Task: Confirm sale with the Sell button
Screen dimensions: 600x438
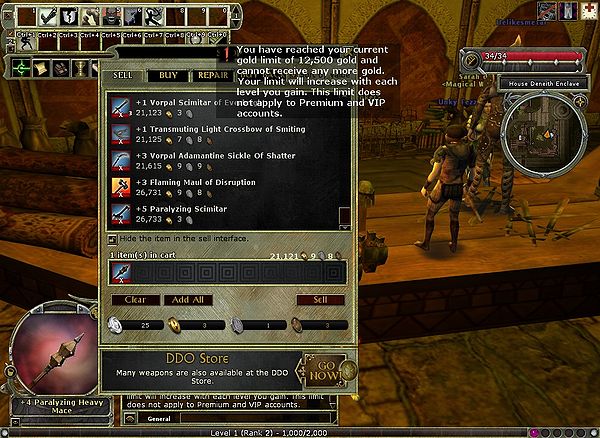Action: [x=320, y=300]
